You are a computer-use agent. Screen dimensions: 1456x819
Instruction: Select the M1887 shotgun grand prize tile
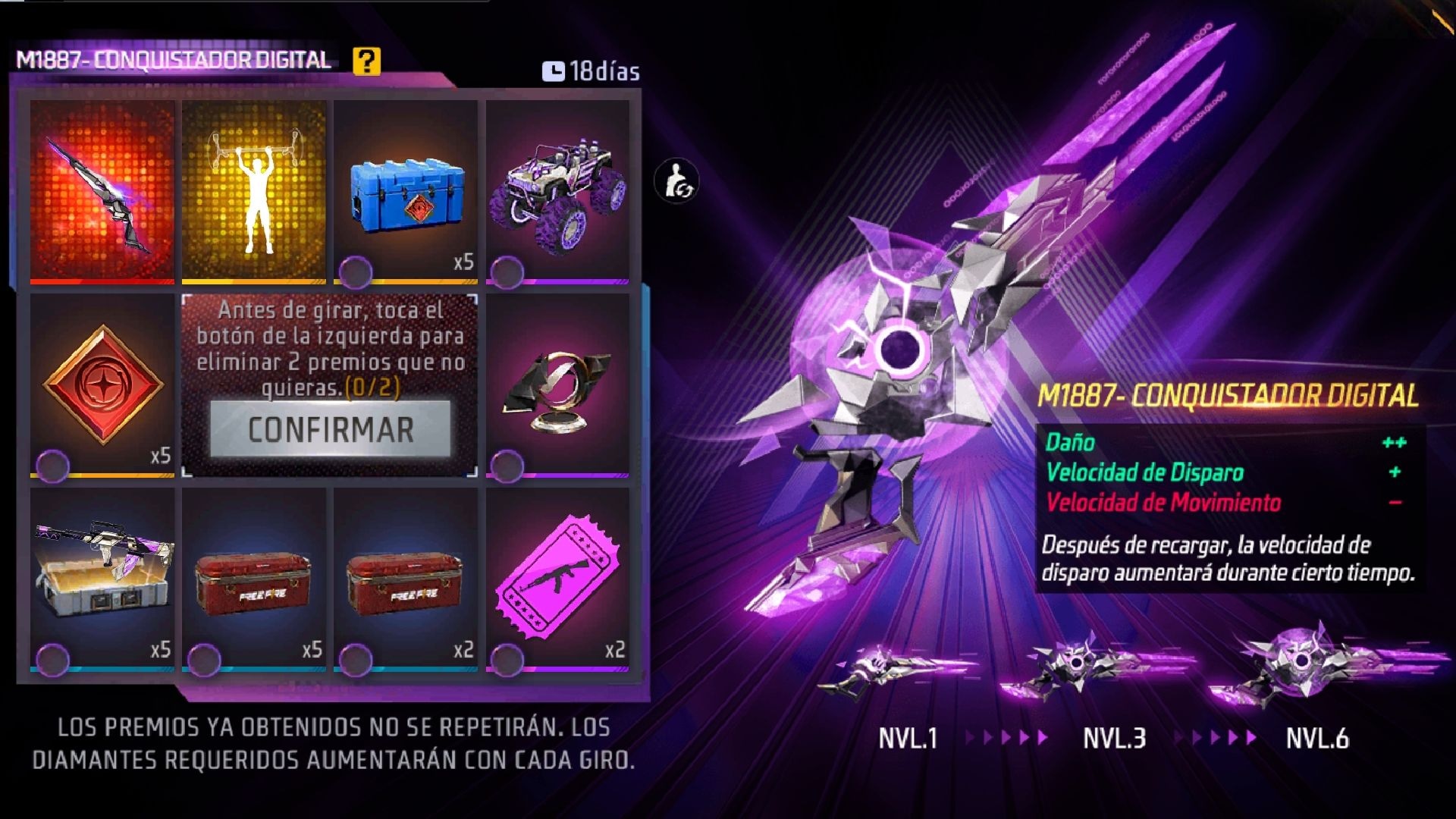point(102,191)
